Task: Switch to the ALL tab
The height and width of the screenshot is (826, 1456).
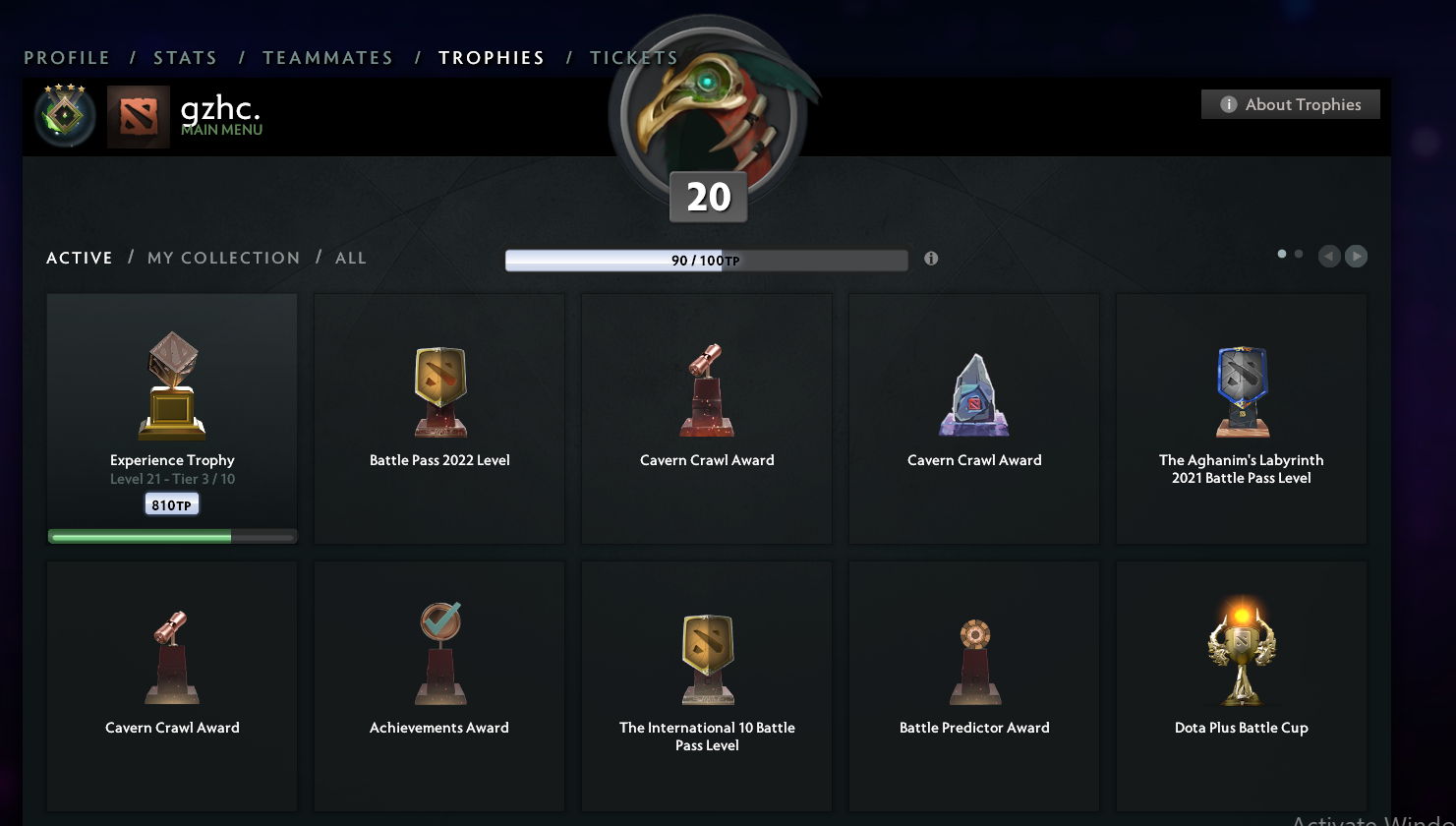Action: coord(351,258)
